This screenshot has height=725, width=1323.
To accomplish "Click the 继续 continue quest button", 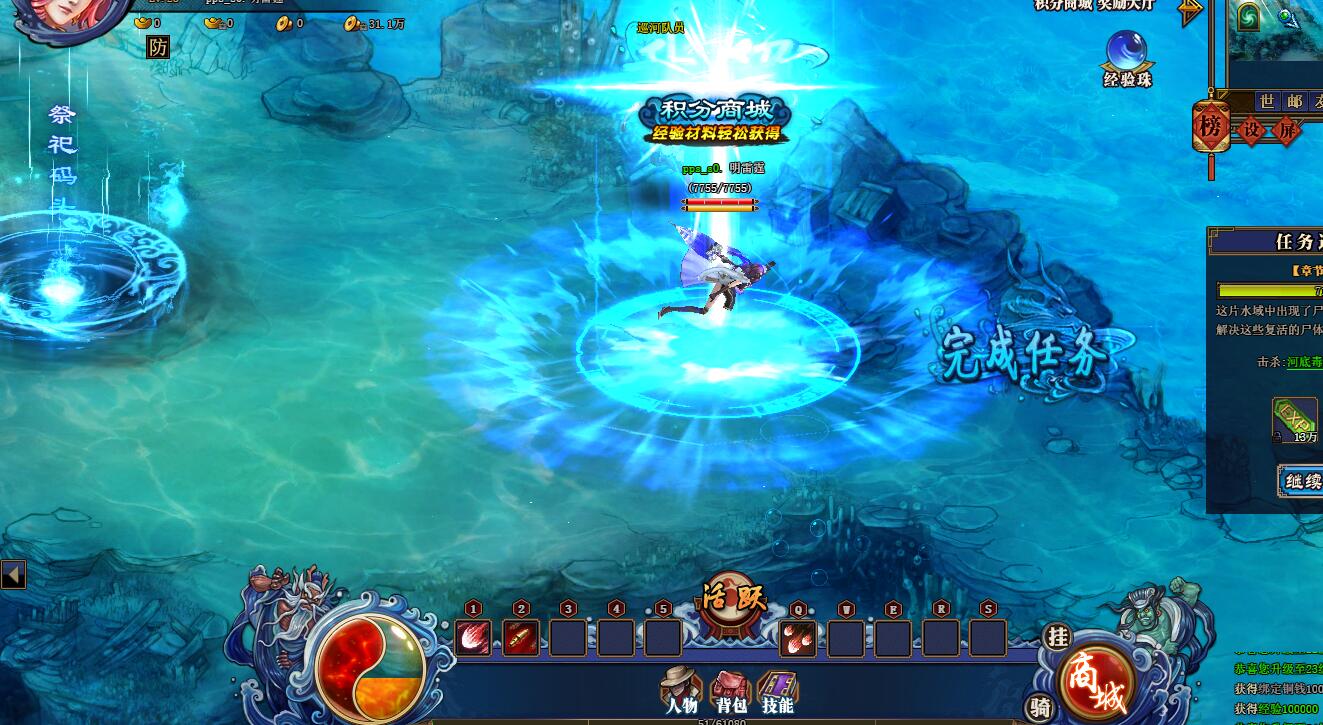I will 1301,481.
